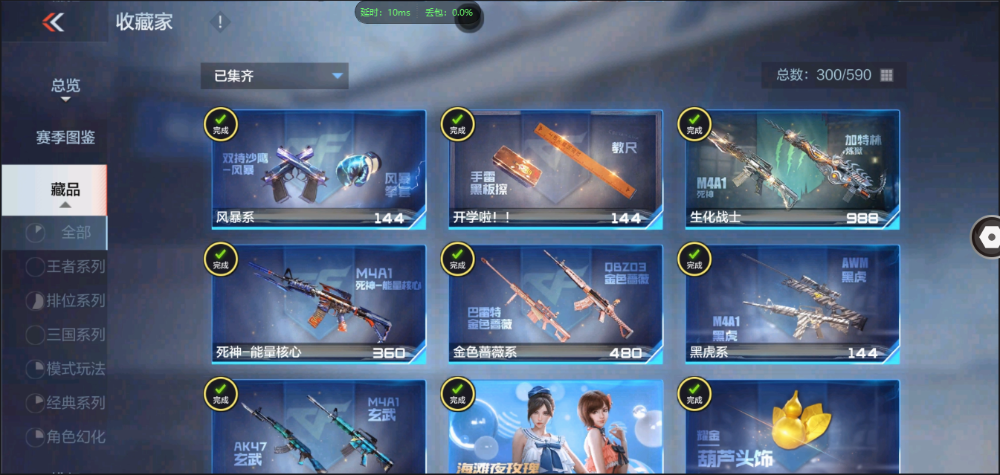The height and width of the screenshot is (475, 1000).
Task: Select the 藏品 tab
Action: pos(66,190)
